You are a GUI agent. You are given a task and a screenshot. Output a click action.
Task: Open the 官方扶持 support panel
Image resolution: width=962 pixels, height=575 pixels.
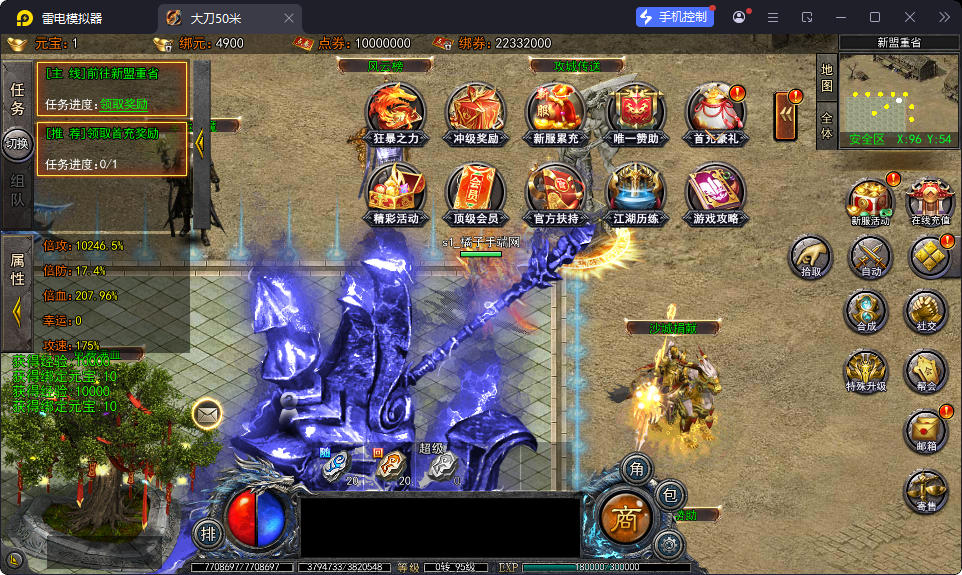coord(556,193)
